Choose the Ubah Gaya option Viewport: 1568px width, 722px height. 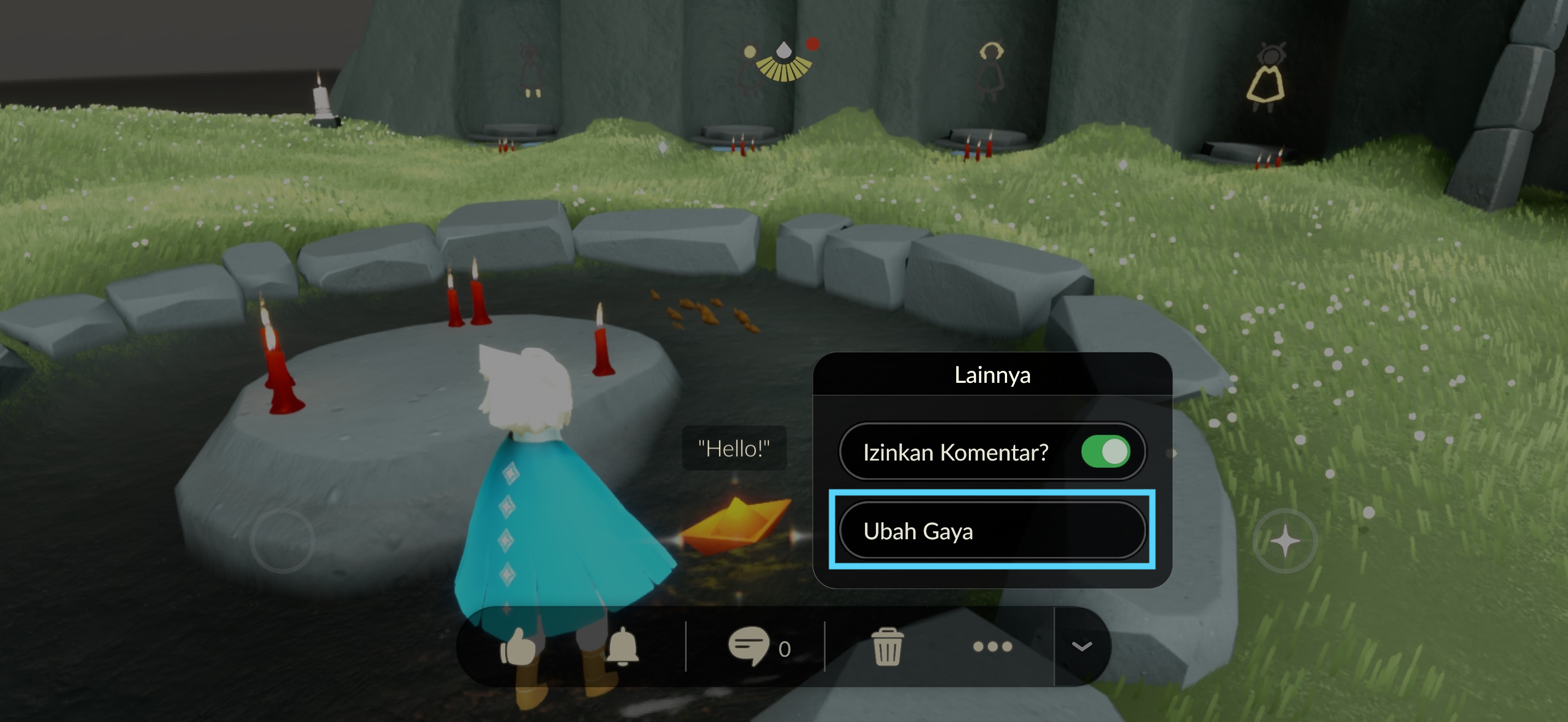click(x=992, y=531)
